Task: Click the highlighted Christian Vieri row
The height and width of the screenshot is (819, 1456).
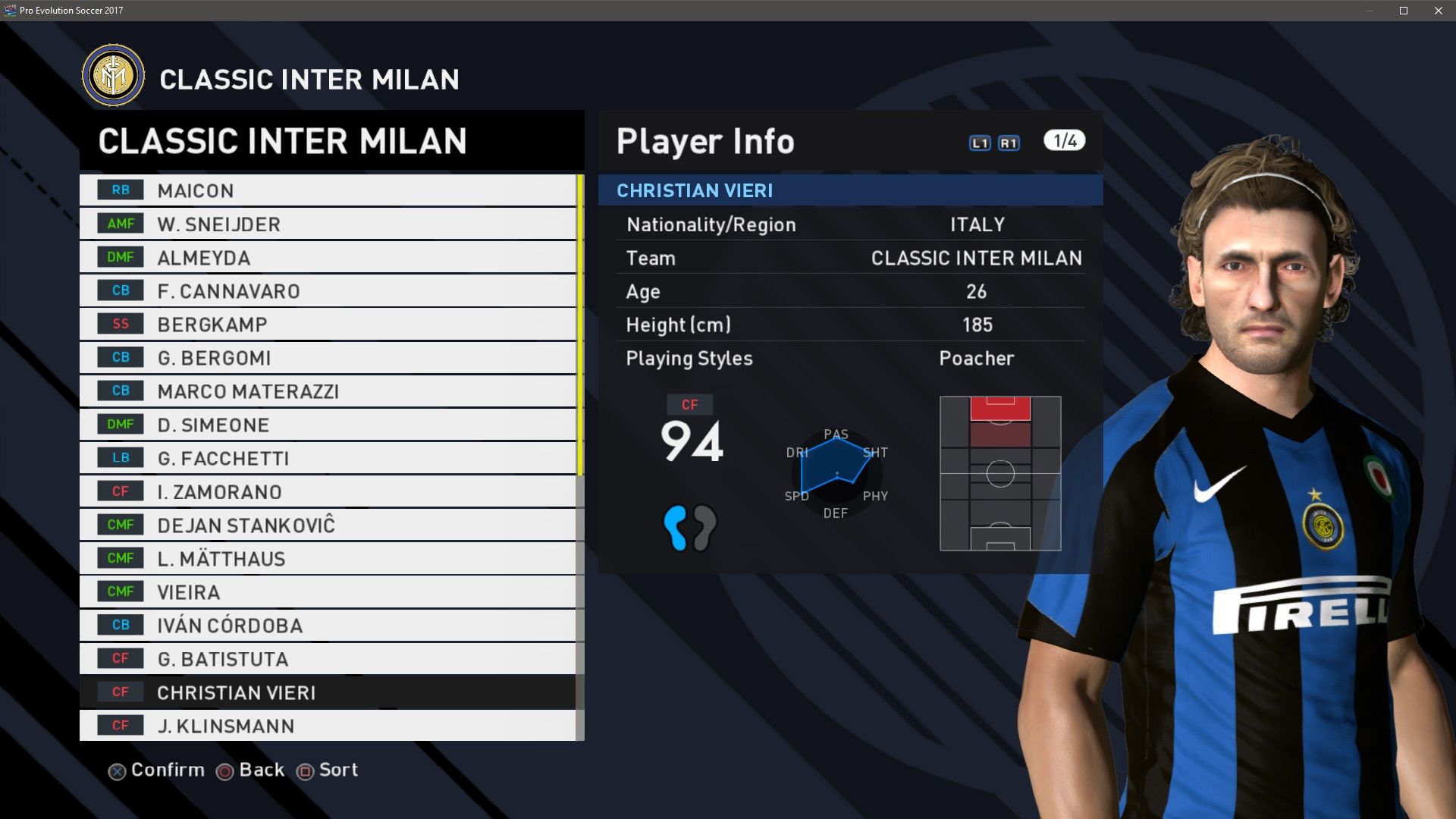Action: tap(328, 692)
